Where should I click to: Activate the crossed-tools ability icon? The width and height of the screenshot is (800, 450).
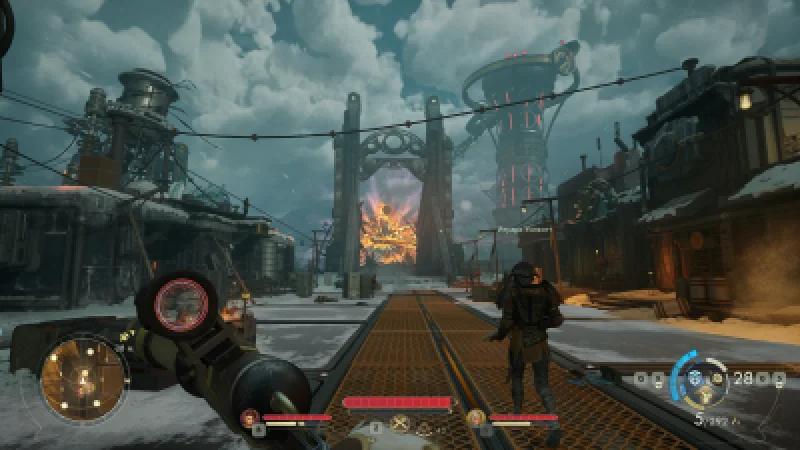tap(401, 425)
